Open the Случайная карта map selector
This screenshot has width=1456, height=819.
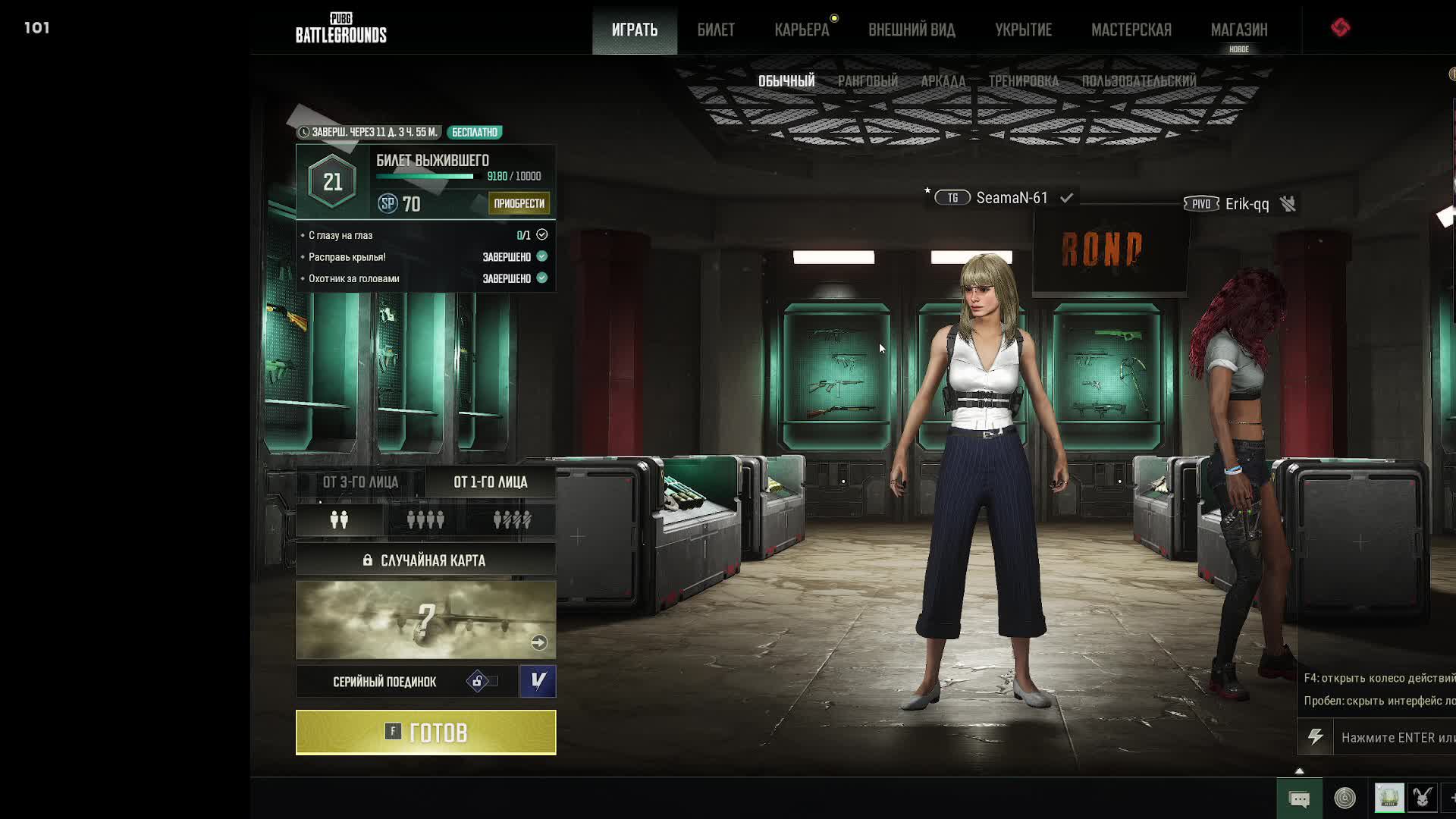point(425,560)
